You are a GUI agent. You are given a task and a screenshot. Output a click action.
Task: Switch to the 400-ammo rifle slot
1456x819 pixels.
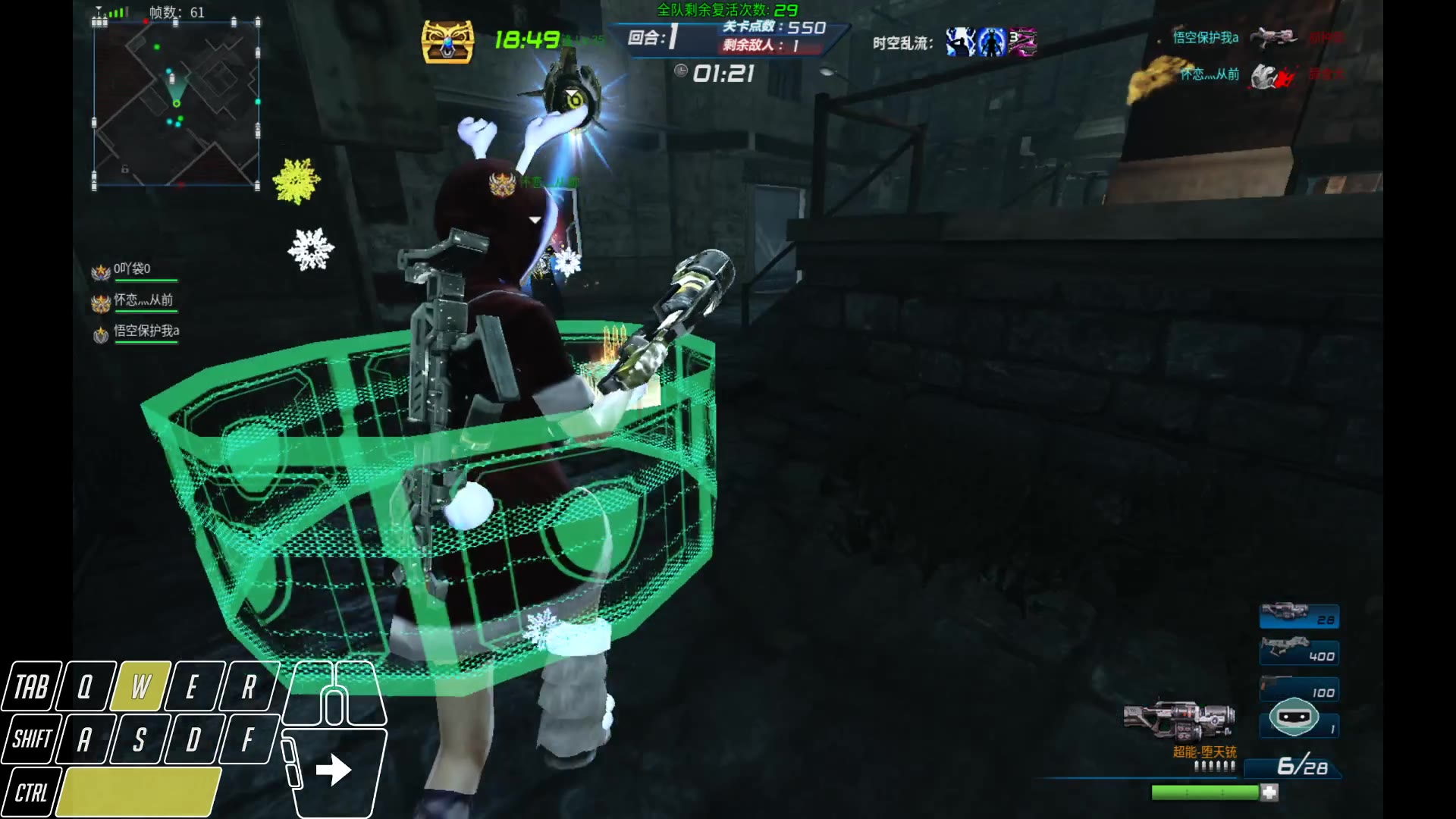(1298, 651)
